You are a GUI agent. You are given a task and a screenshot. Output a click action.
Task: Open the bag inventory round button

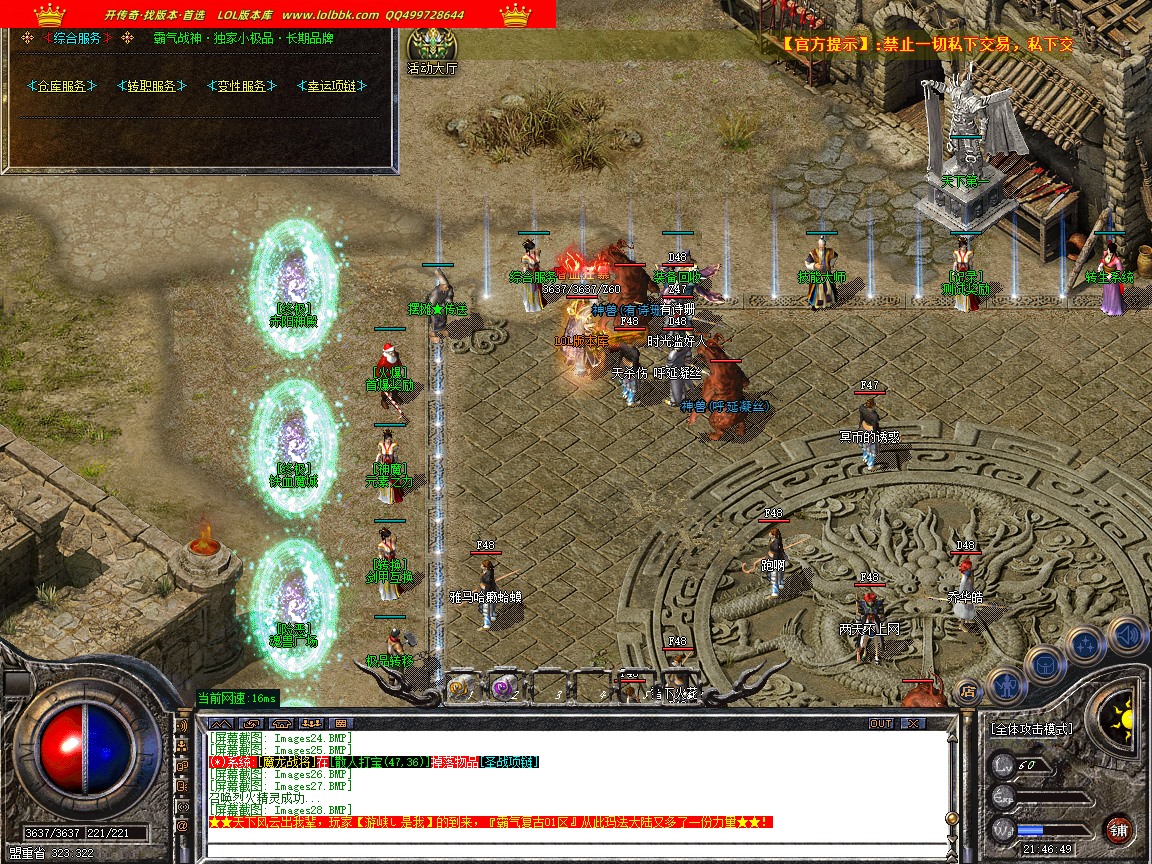[1046, 663]
